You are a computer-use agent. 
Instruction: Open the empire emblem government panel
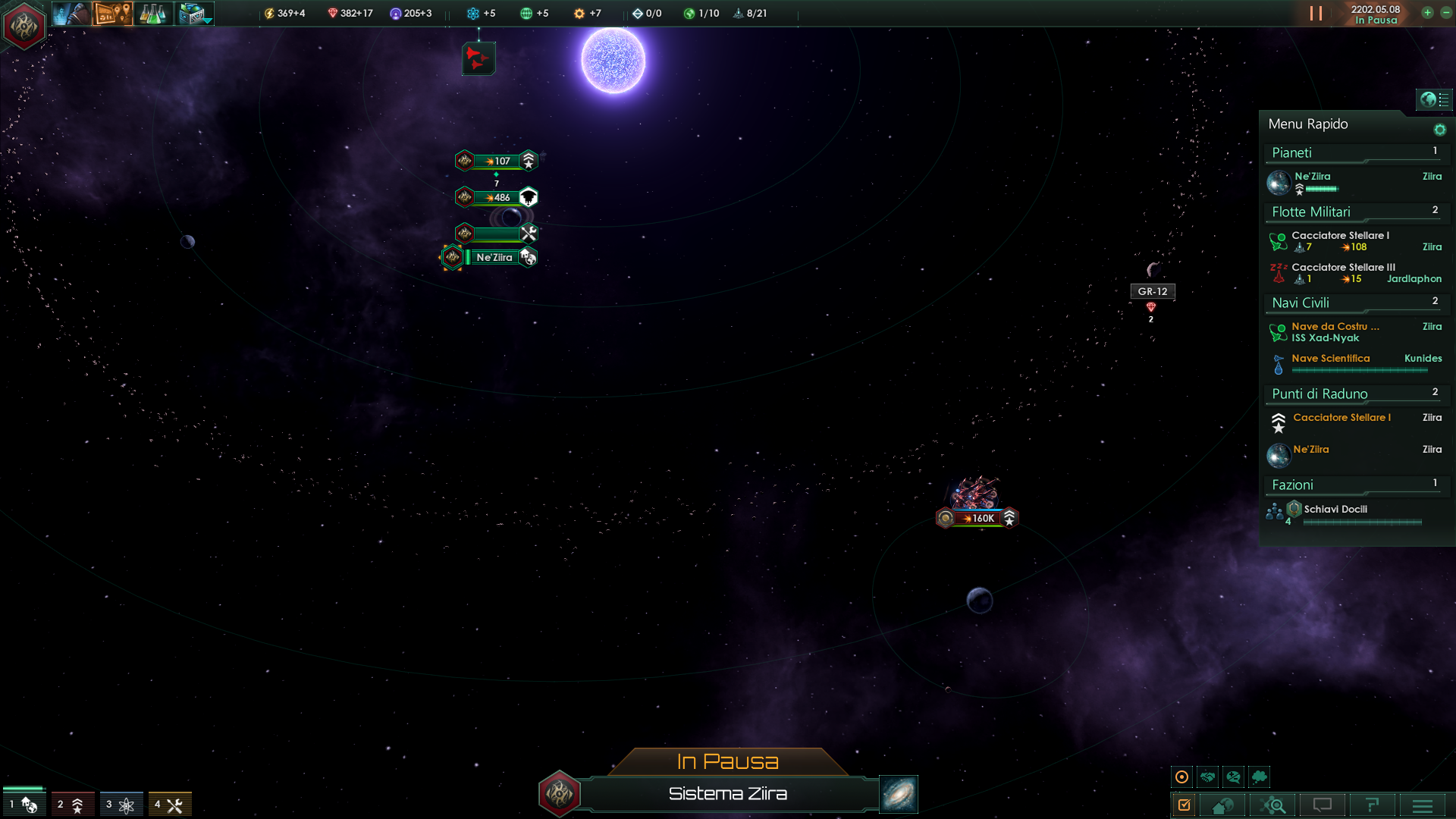tap(24, 27)
